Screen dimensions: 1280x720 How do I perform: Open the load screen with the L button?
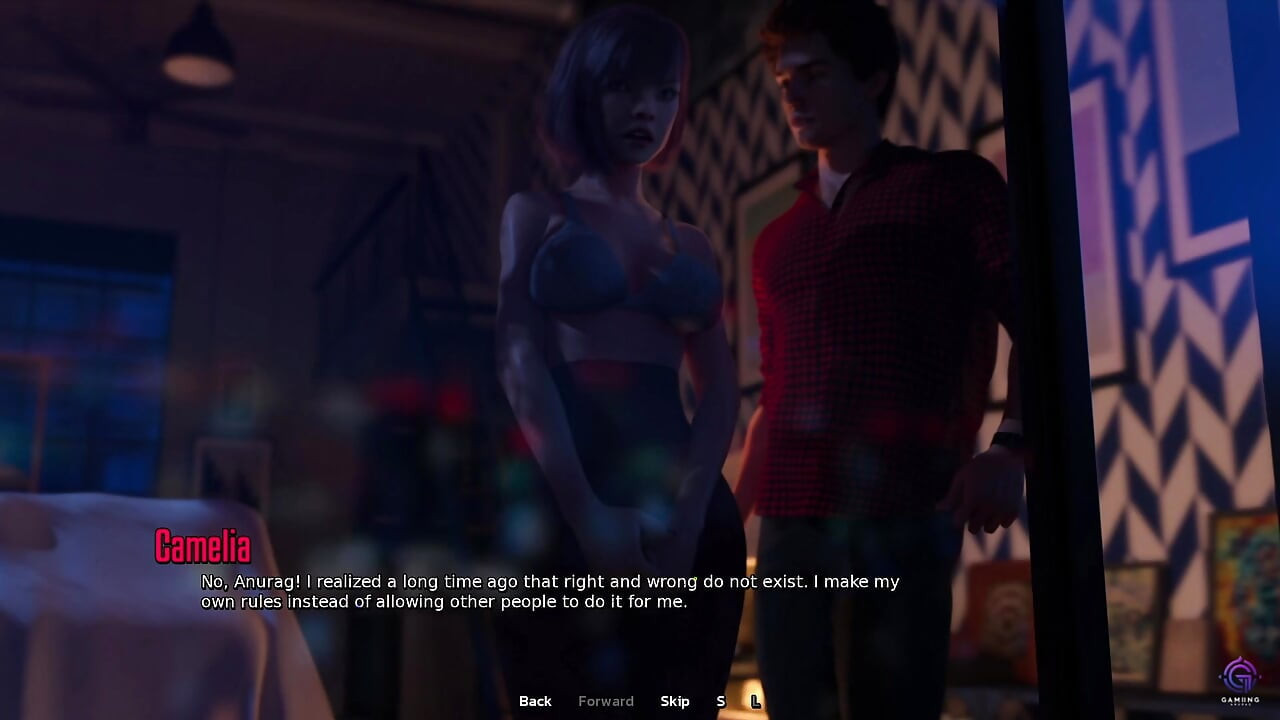click(756, 701)
